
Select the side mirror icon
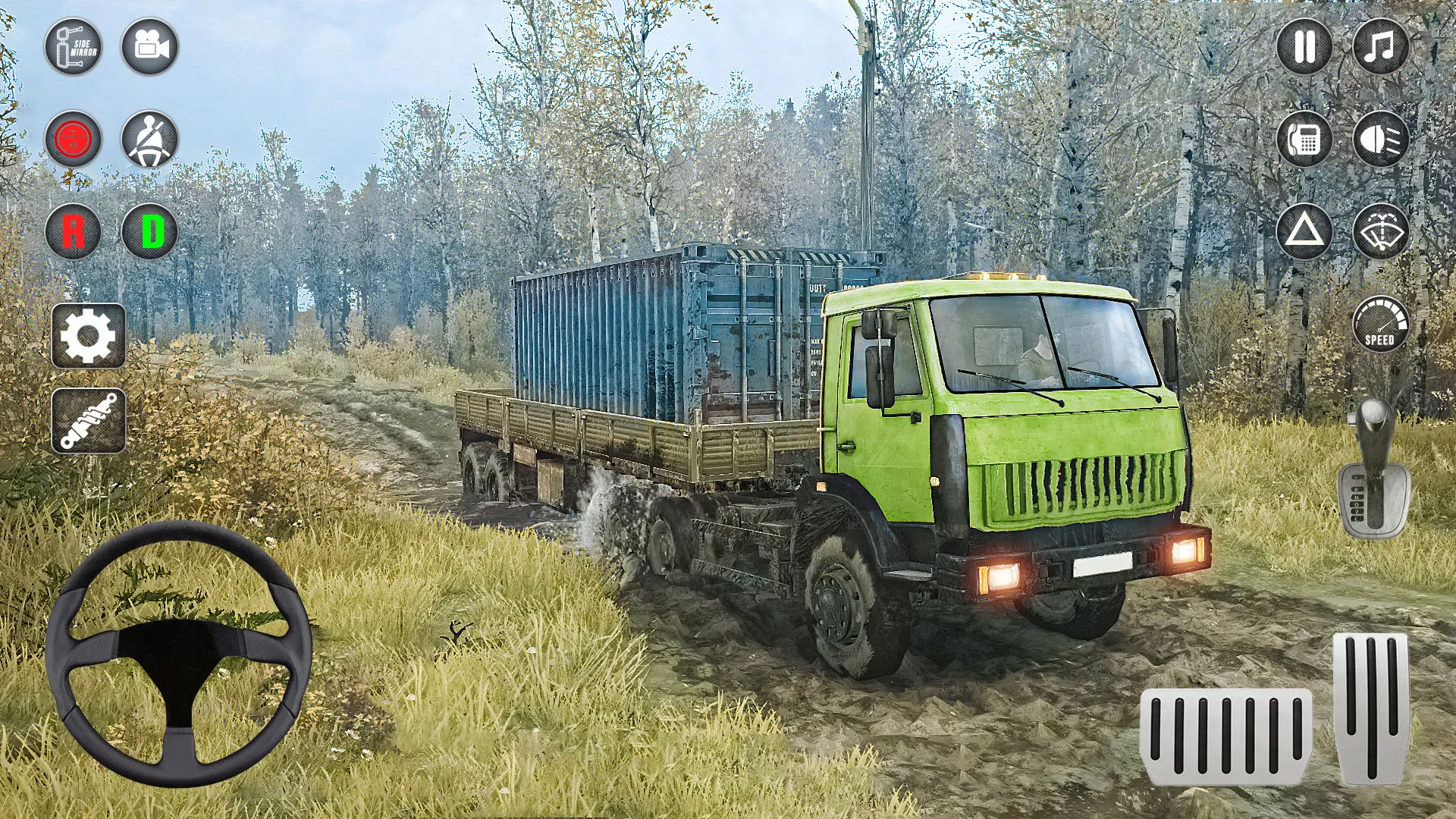coord(74,47)
